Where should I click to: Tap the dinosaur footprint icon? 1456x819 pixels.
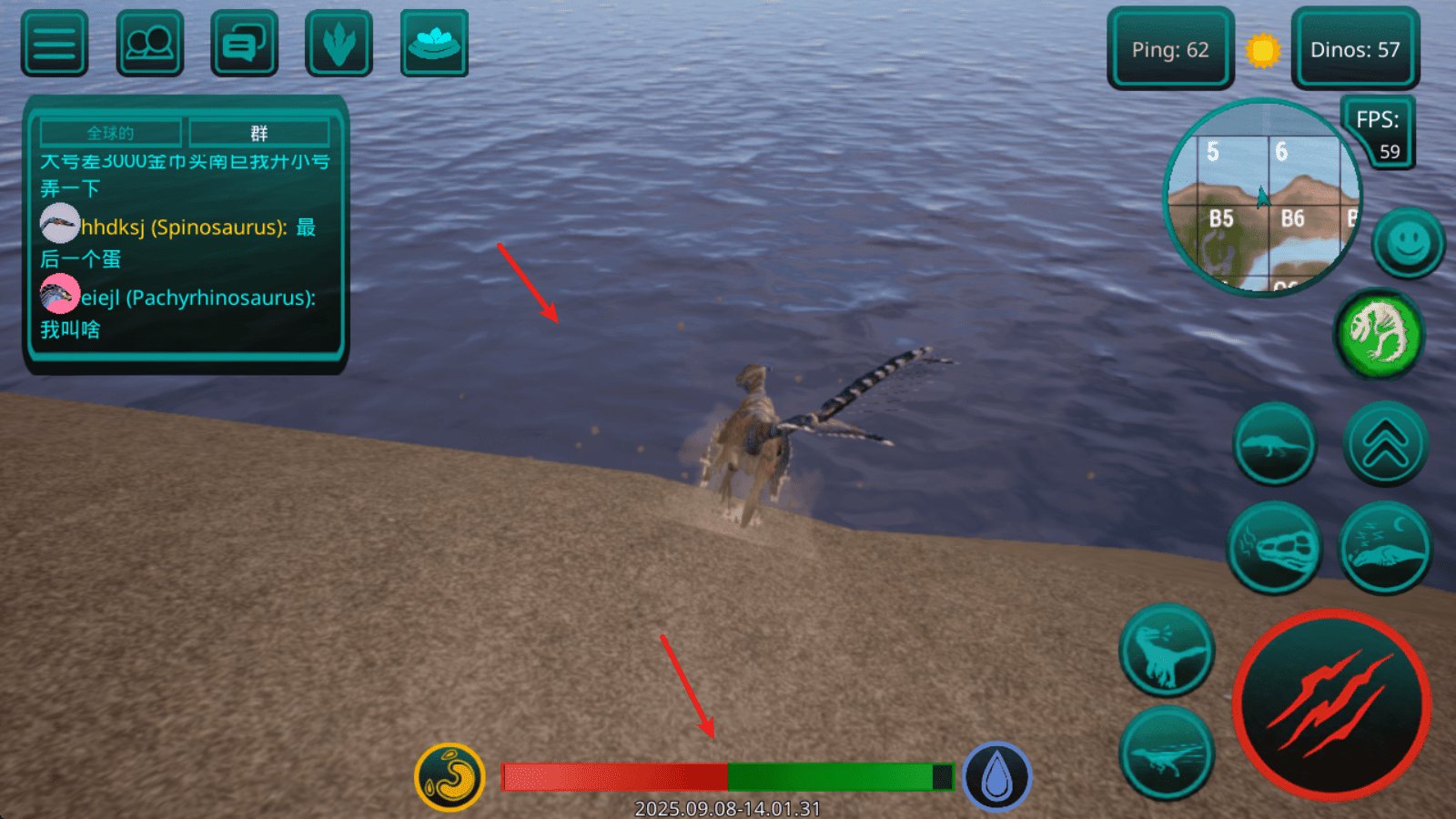(339, 44)
